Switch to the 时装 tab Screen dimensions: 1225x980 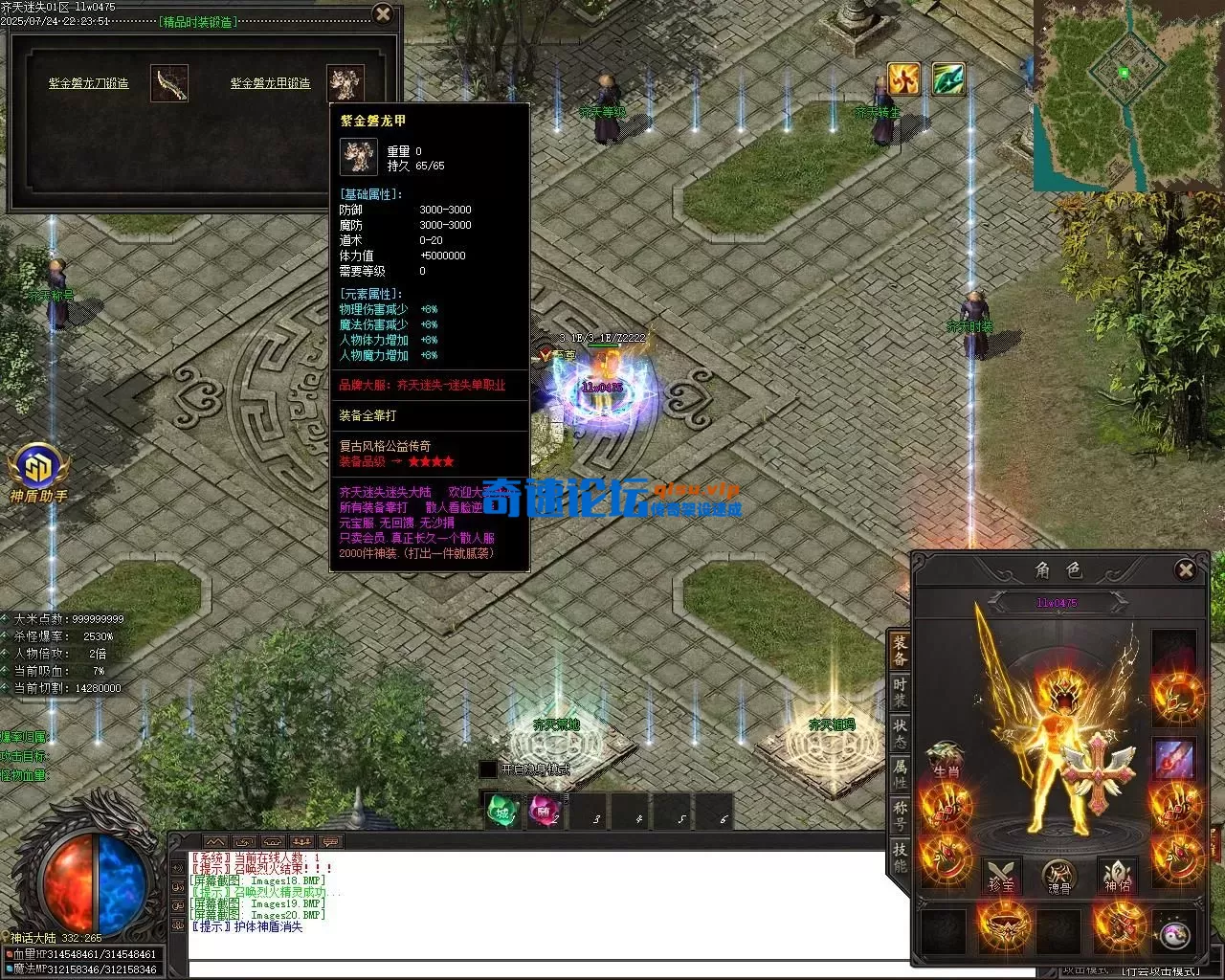[x=900, y=693]
